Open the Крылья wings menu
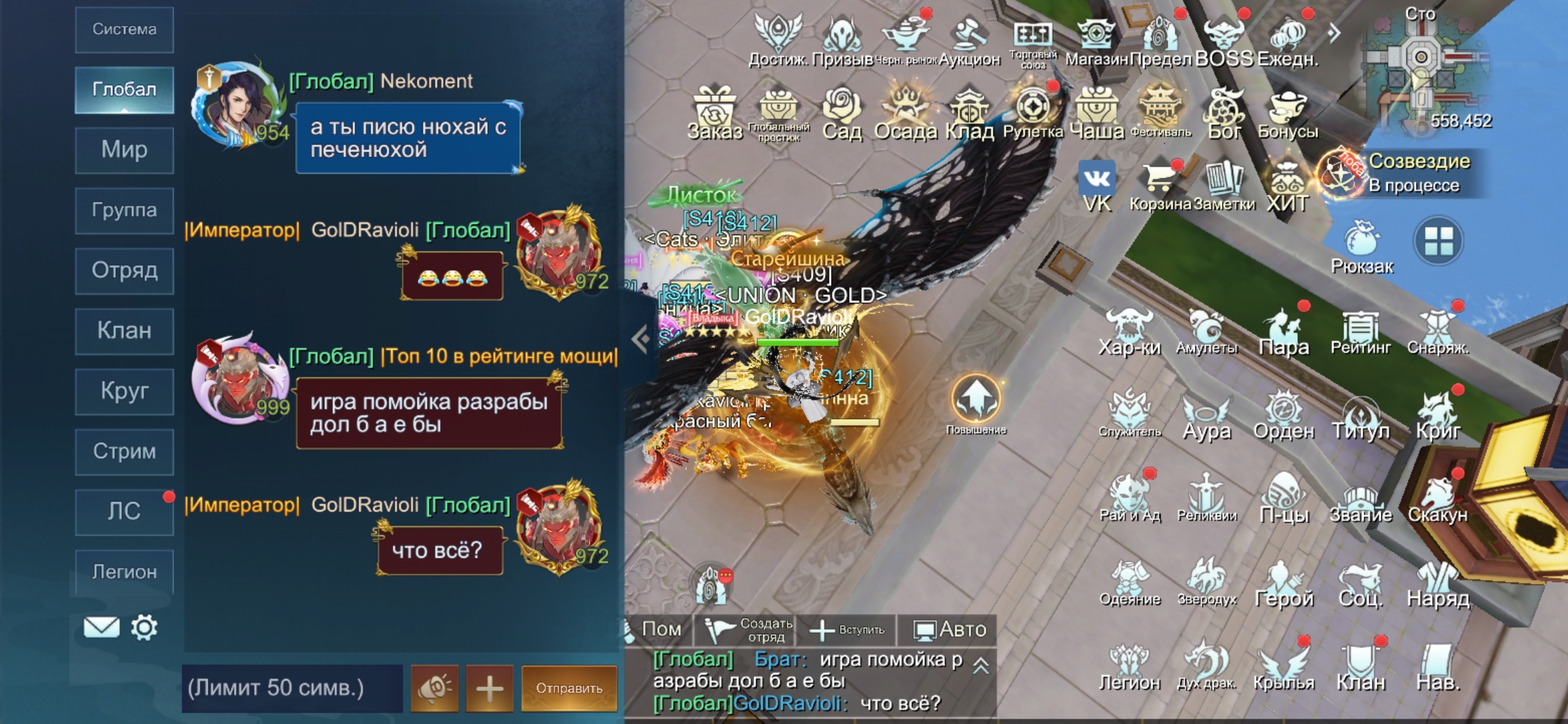Viewport: 1568px width, 724px height. coord(1283,667)
